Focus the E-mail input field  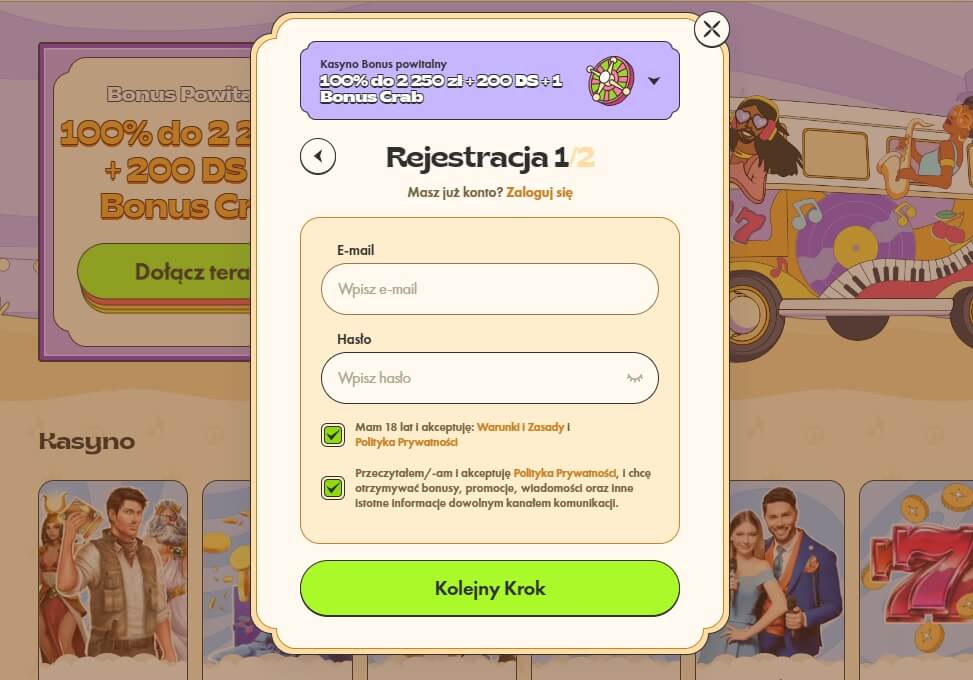[x=489, y=289]
